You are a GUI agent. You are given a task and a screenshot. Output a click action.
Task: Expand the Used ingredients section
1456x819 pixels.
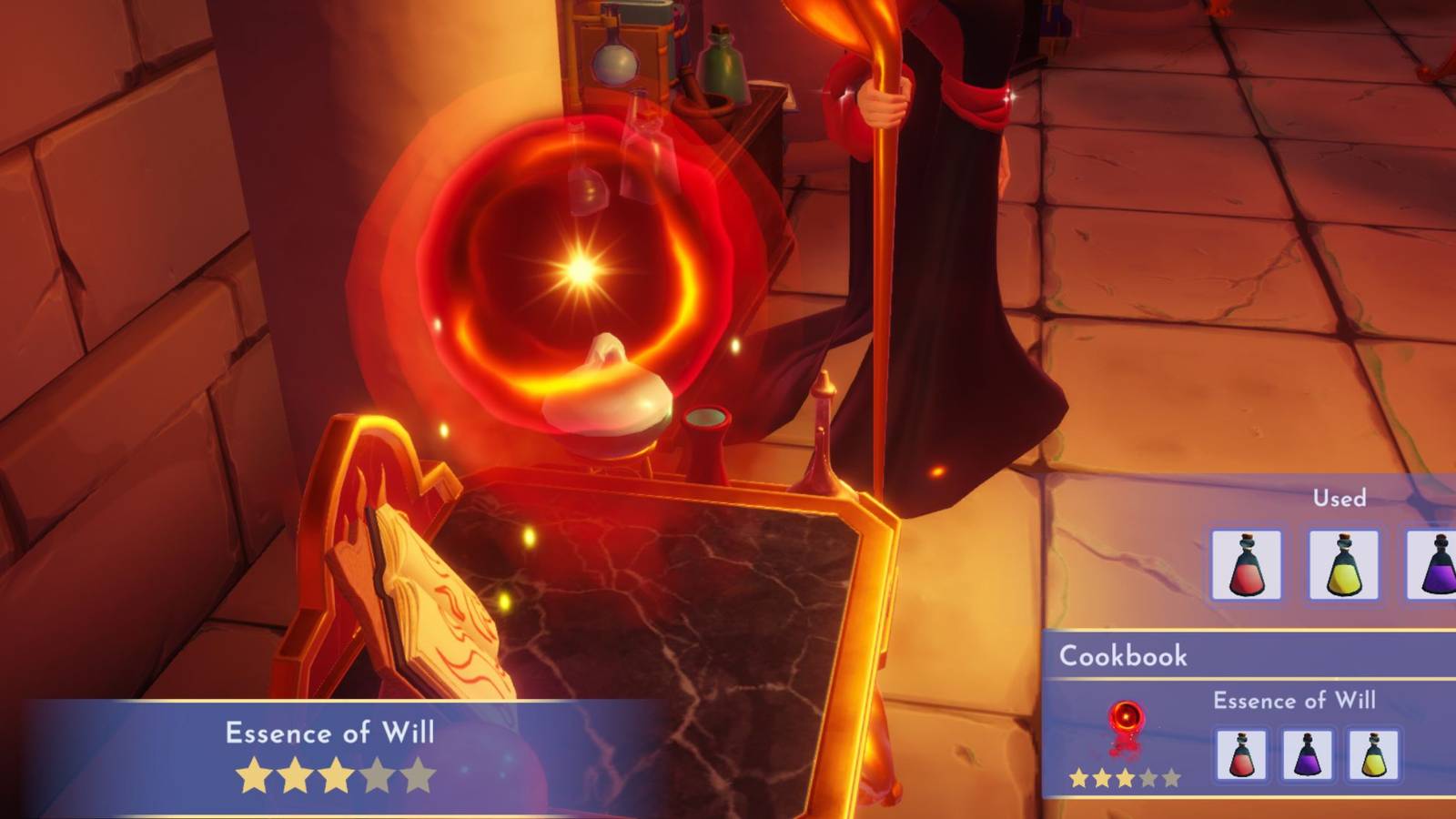[x=1338, y=499]
